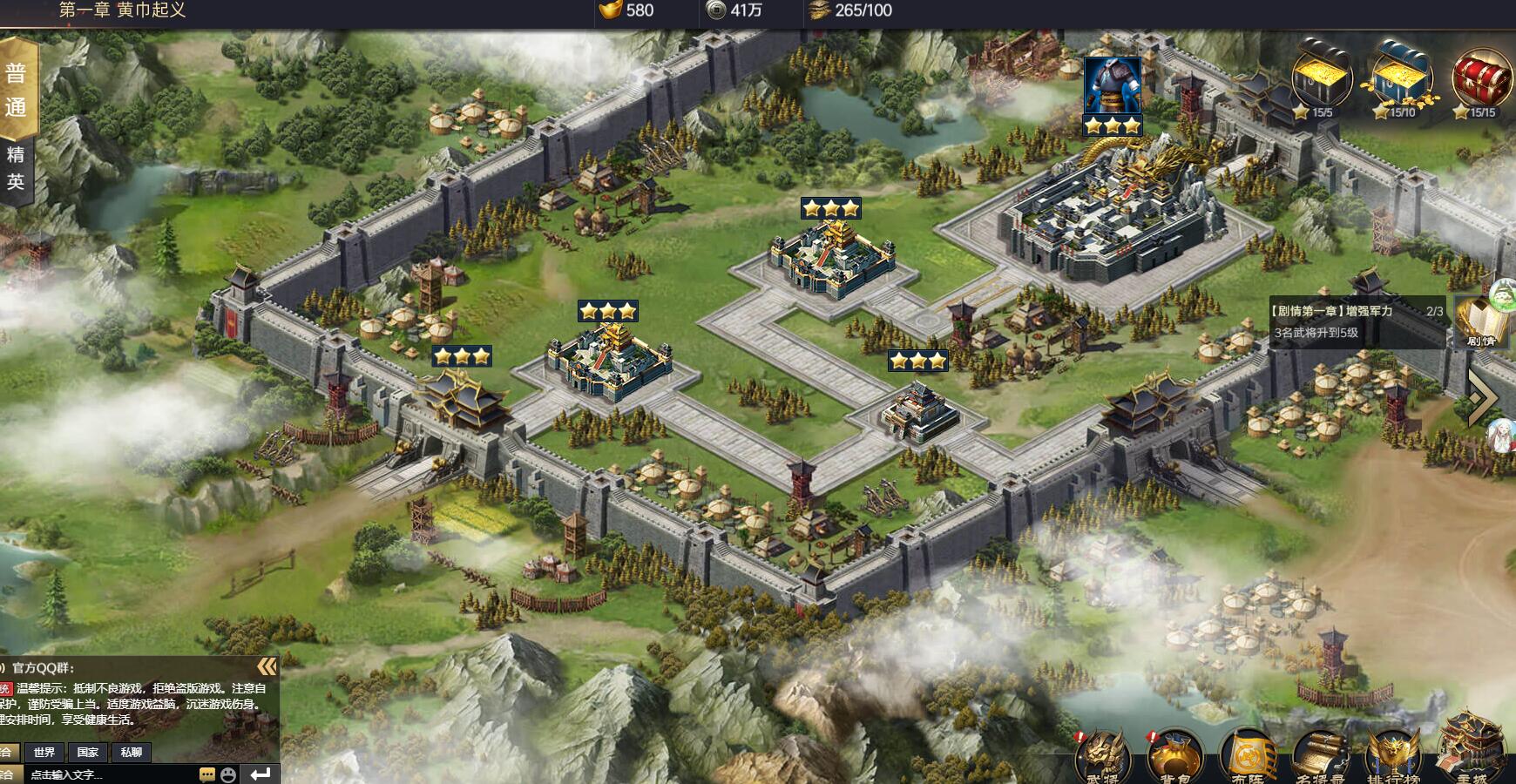The image size is (1516, 784).
Task: Switch to the 精英 (Elite) difficulty tab
Action: 17,168
